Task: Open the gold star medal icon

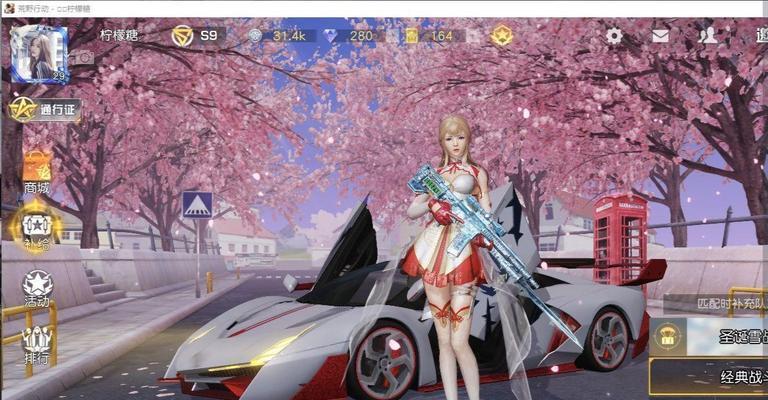Action: pyautogui.click(x=501, y=36)
